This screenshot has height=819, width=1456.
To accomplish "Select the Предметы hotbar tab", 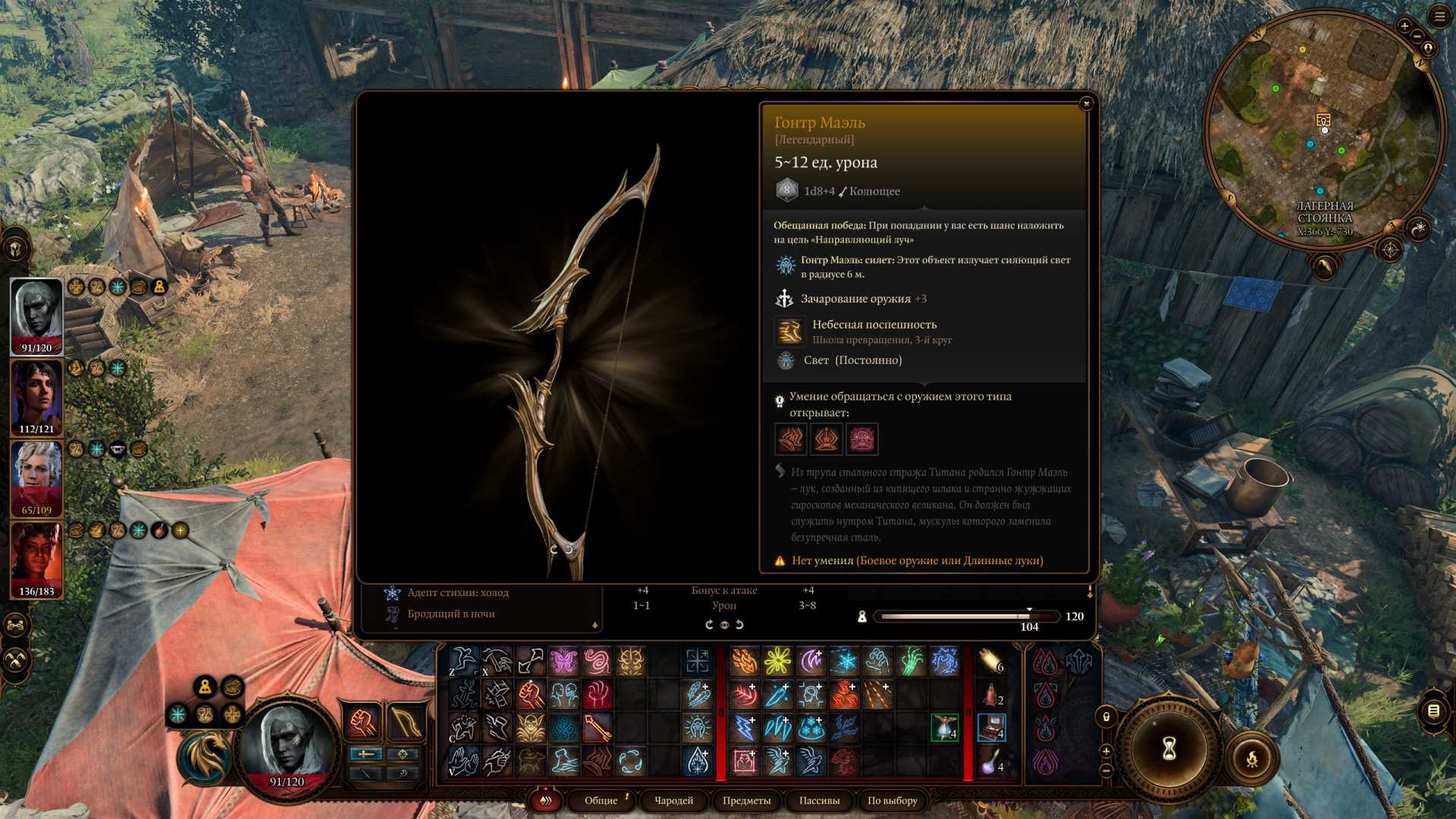I will click(746, 800).
